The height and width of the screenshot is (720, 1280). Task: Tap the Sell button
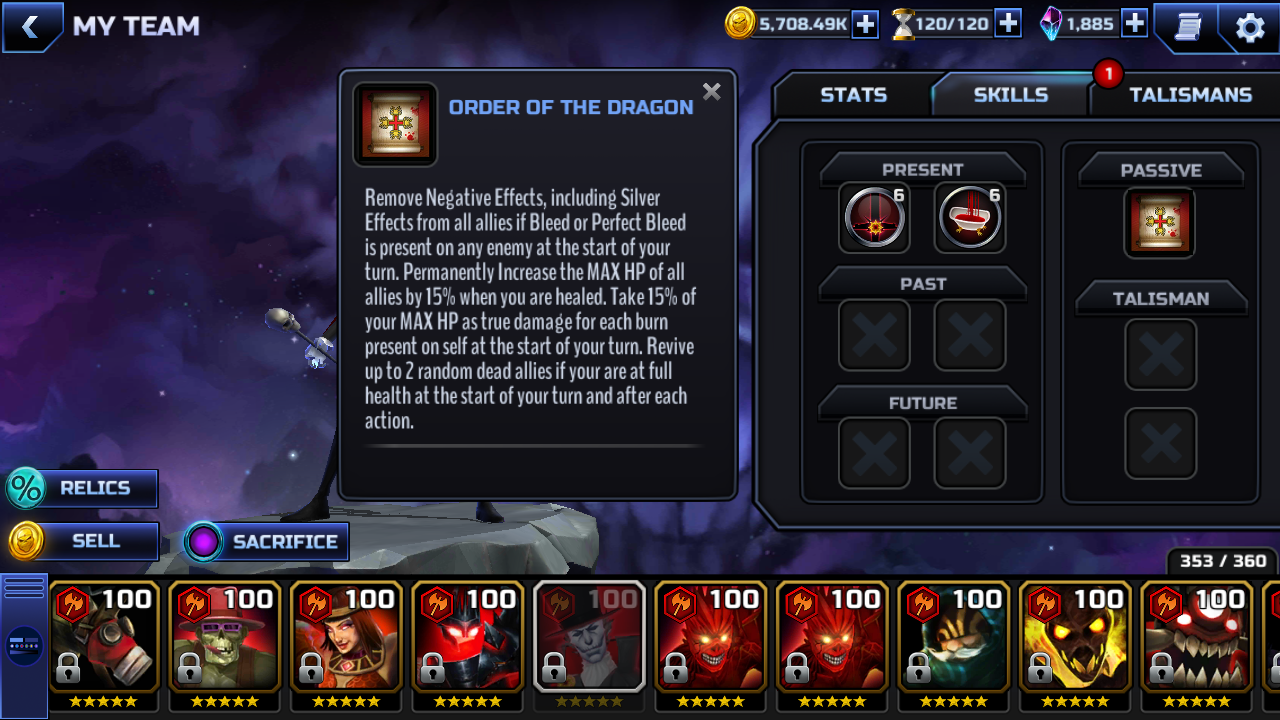[x=82, y=541]
